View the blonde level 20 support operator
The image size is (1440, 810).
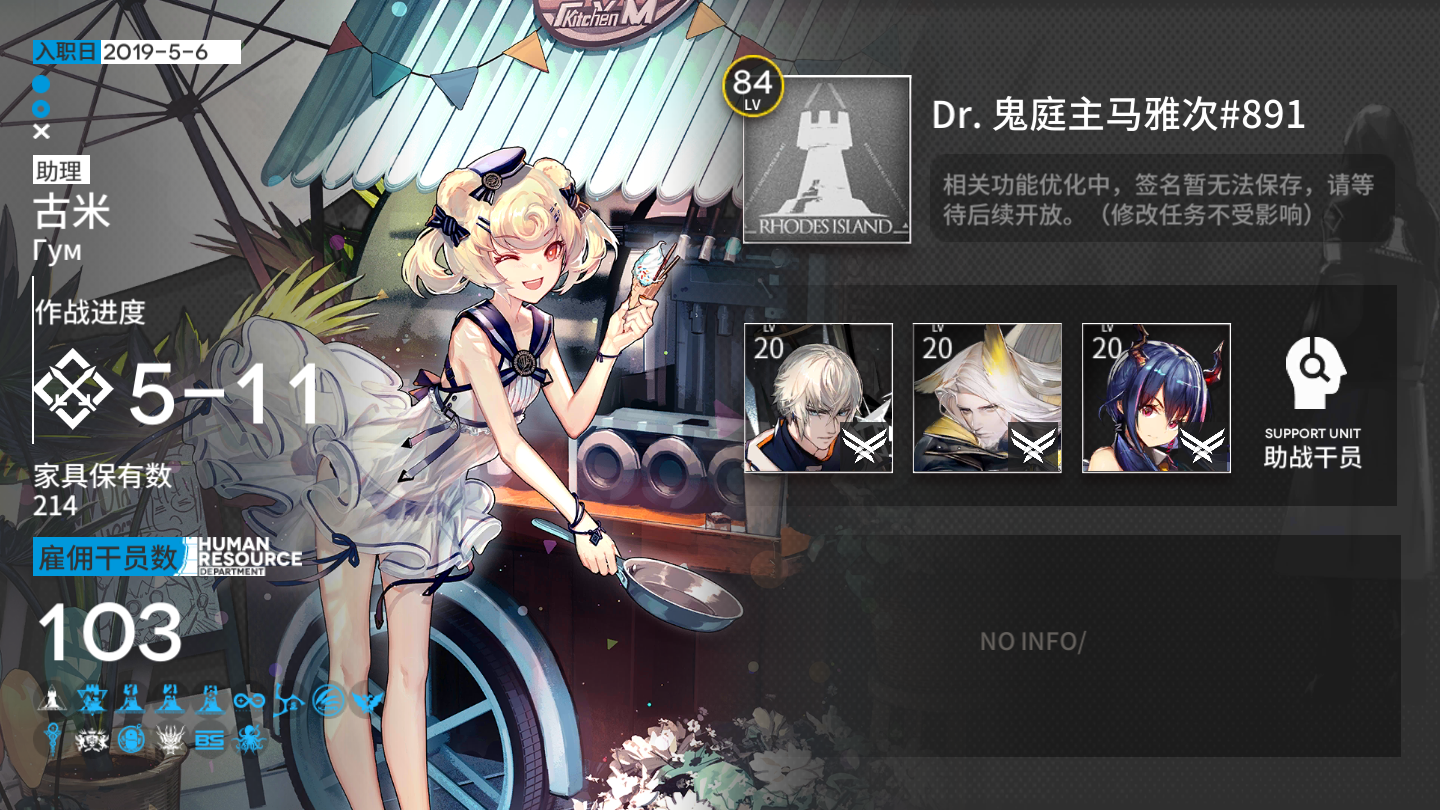point(987,399)
